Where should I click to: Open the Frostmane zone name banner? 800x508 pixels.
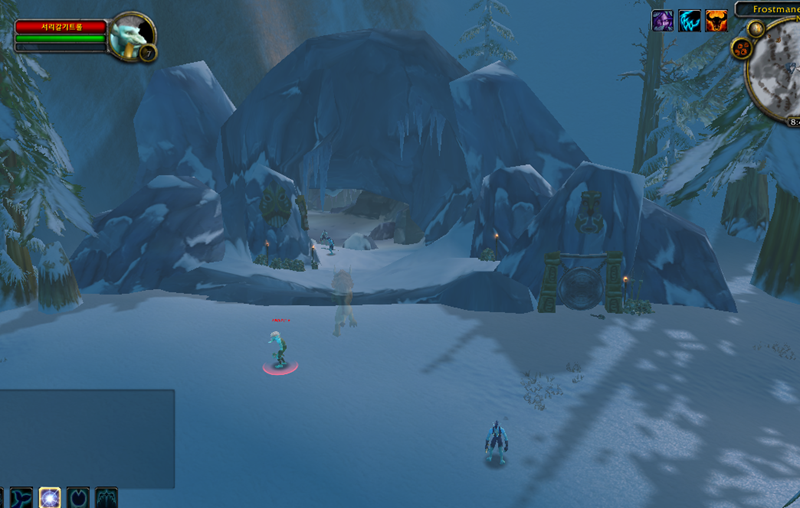(x=770, y=9)
